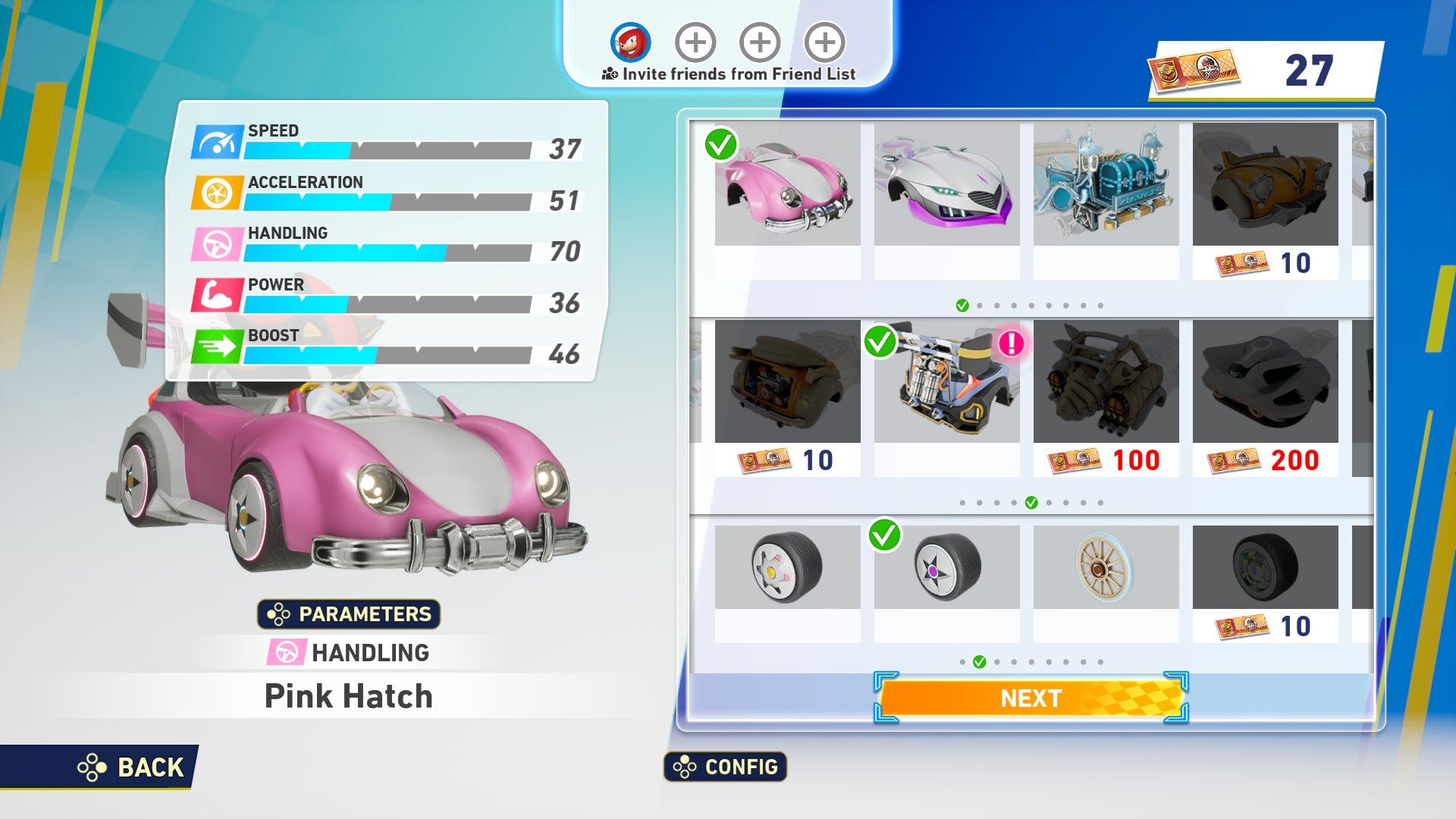Viewport: 1456px width, 819px height.
Task: Buy the dark tire for 10 tickets
Action: click(1265, 581)
